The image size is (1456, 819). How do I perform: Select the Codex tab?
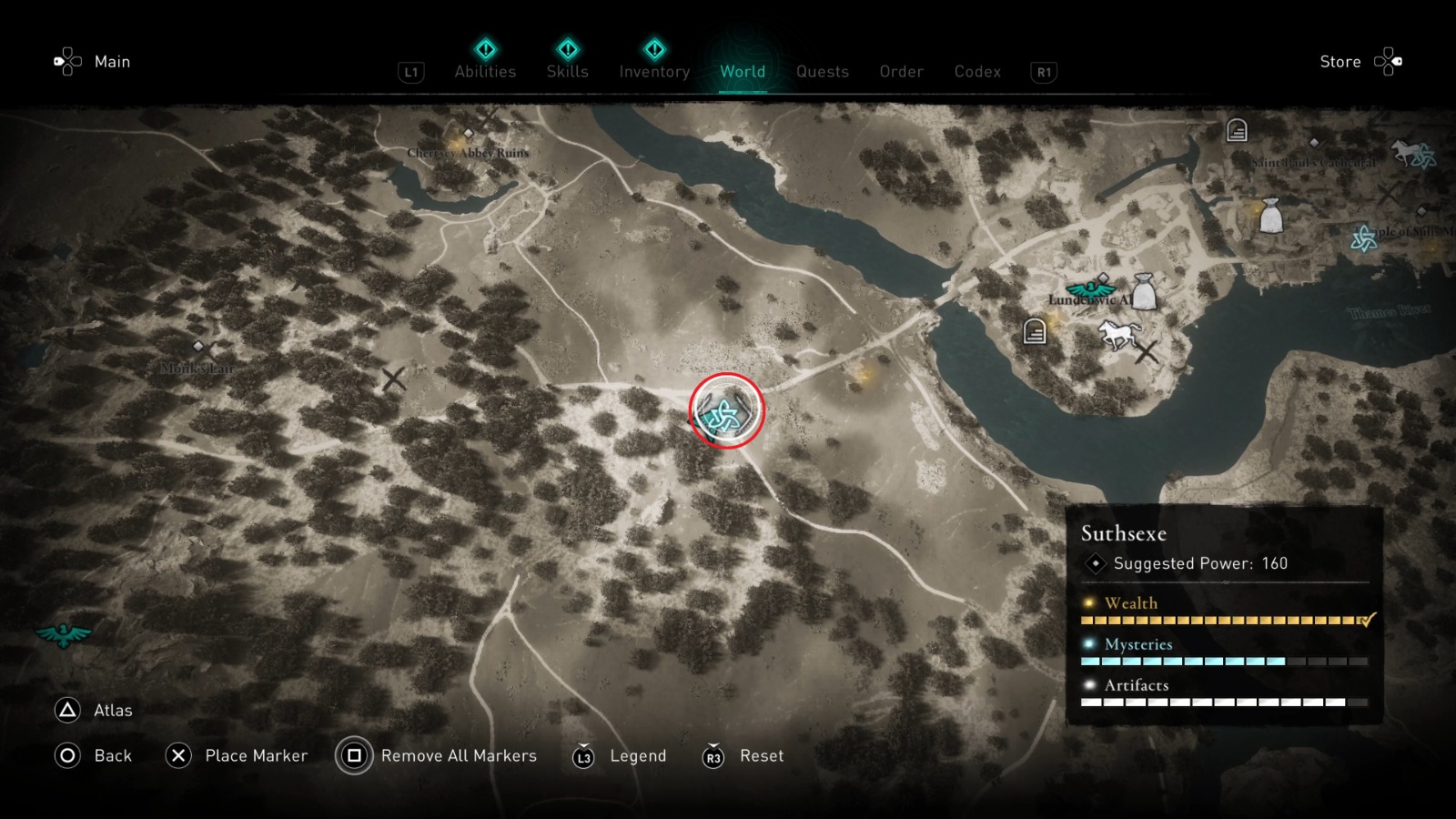pyautogui.click(x=977, y=72)
